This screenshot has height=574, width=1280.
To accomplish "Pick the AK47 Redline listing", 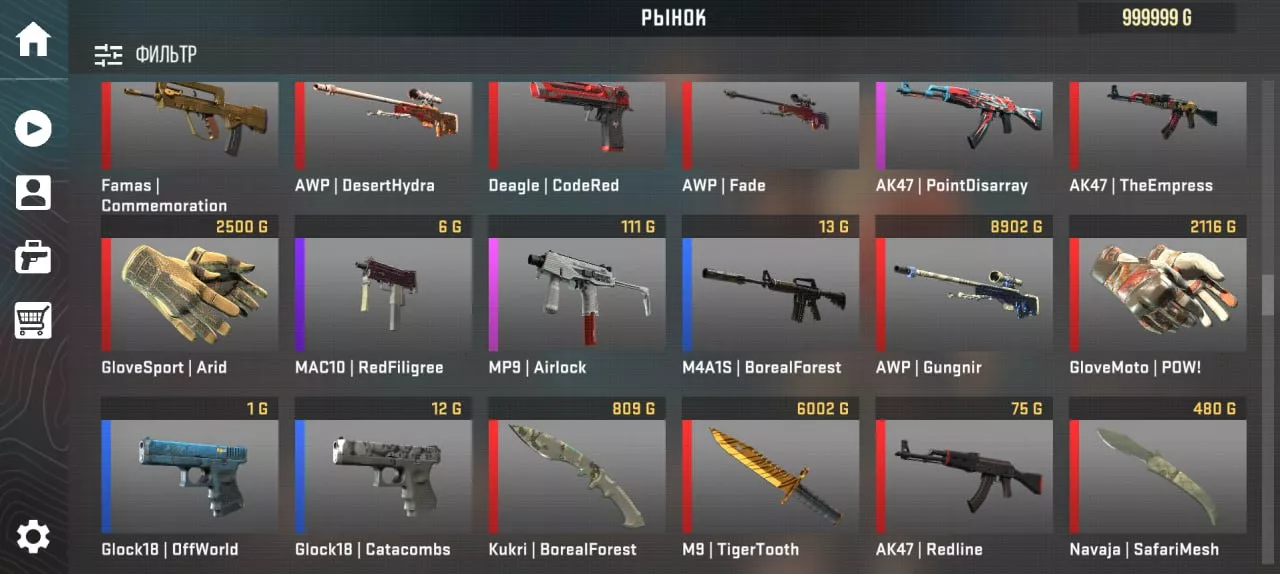I will point(964,477).
